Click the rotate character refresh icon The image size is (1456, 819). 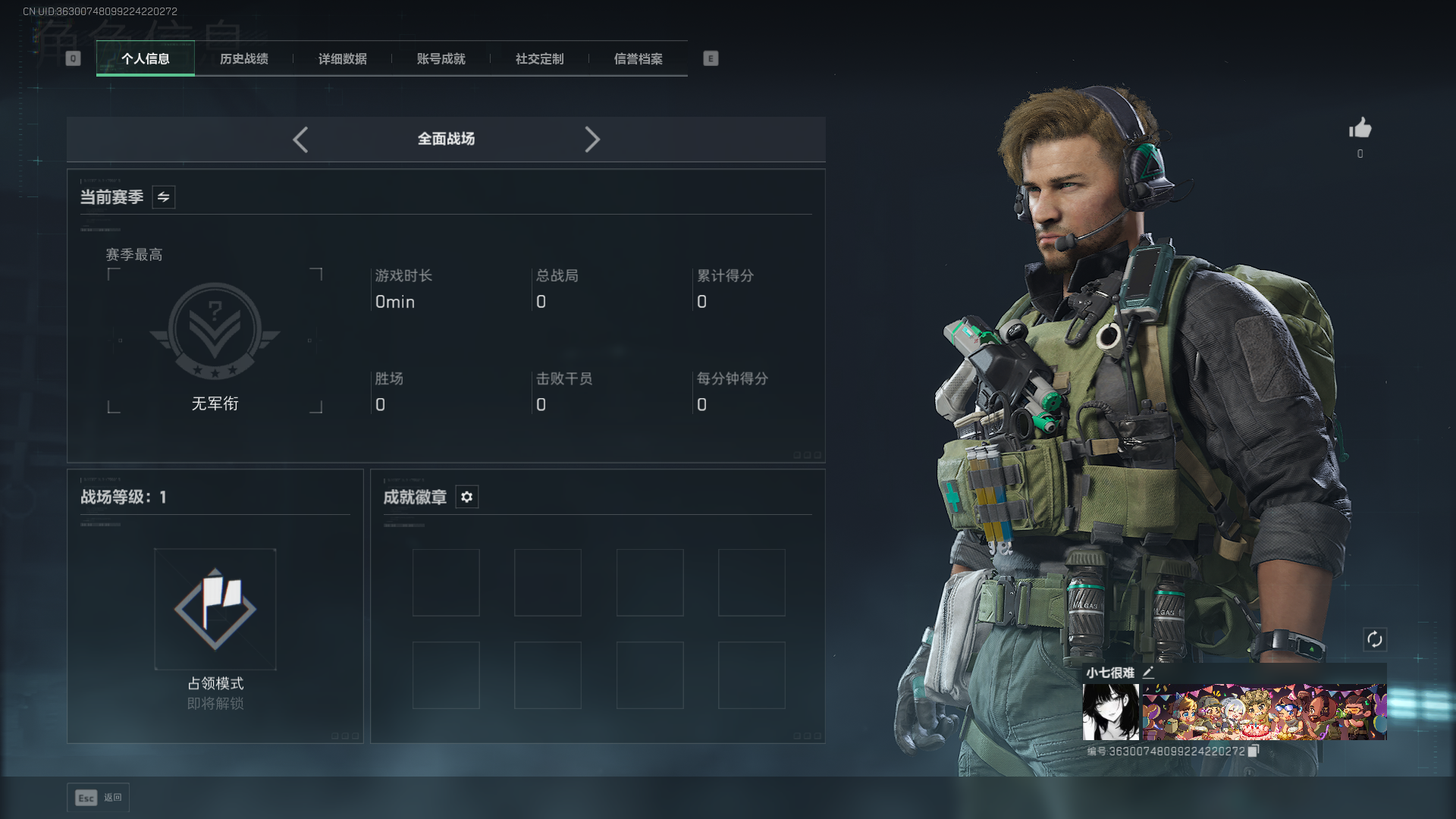[x=1374, y=639]
